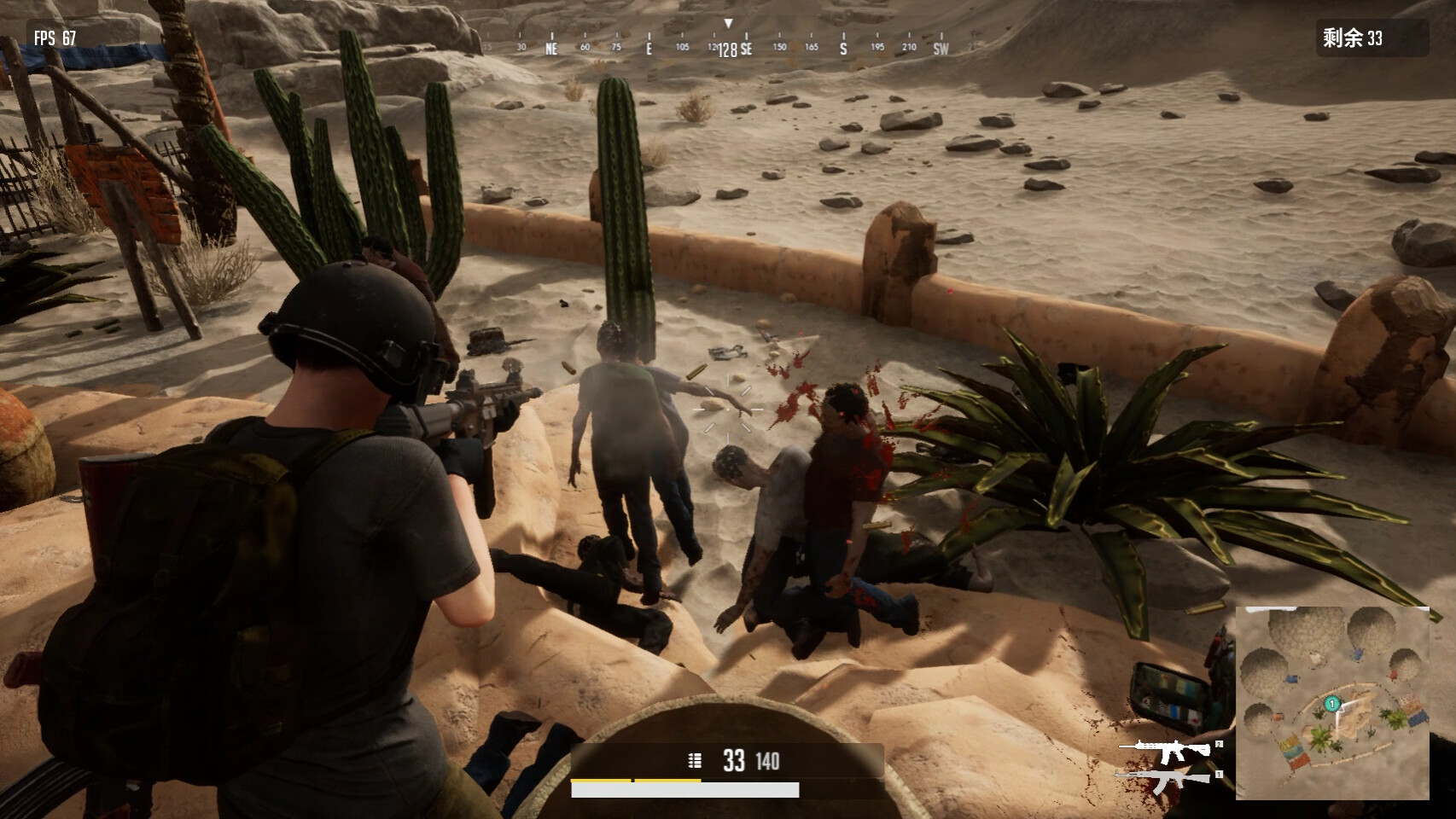Click the green player marker numbered 1 on minimap
The width and height of the screenshot is (1456, 819).
[x=1331, y=704]
